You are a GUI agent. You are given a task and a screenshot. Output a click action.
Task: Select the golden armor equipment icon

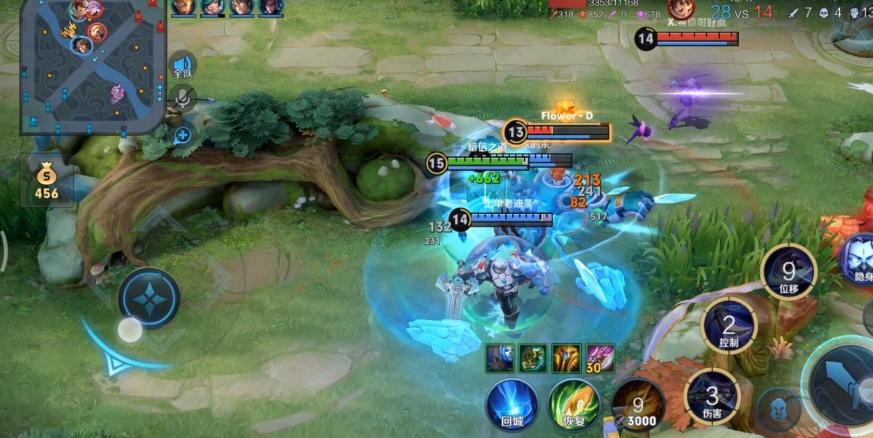coord(566,357)
